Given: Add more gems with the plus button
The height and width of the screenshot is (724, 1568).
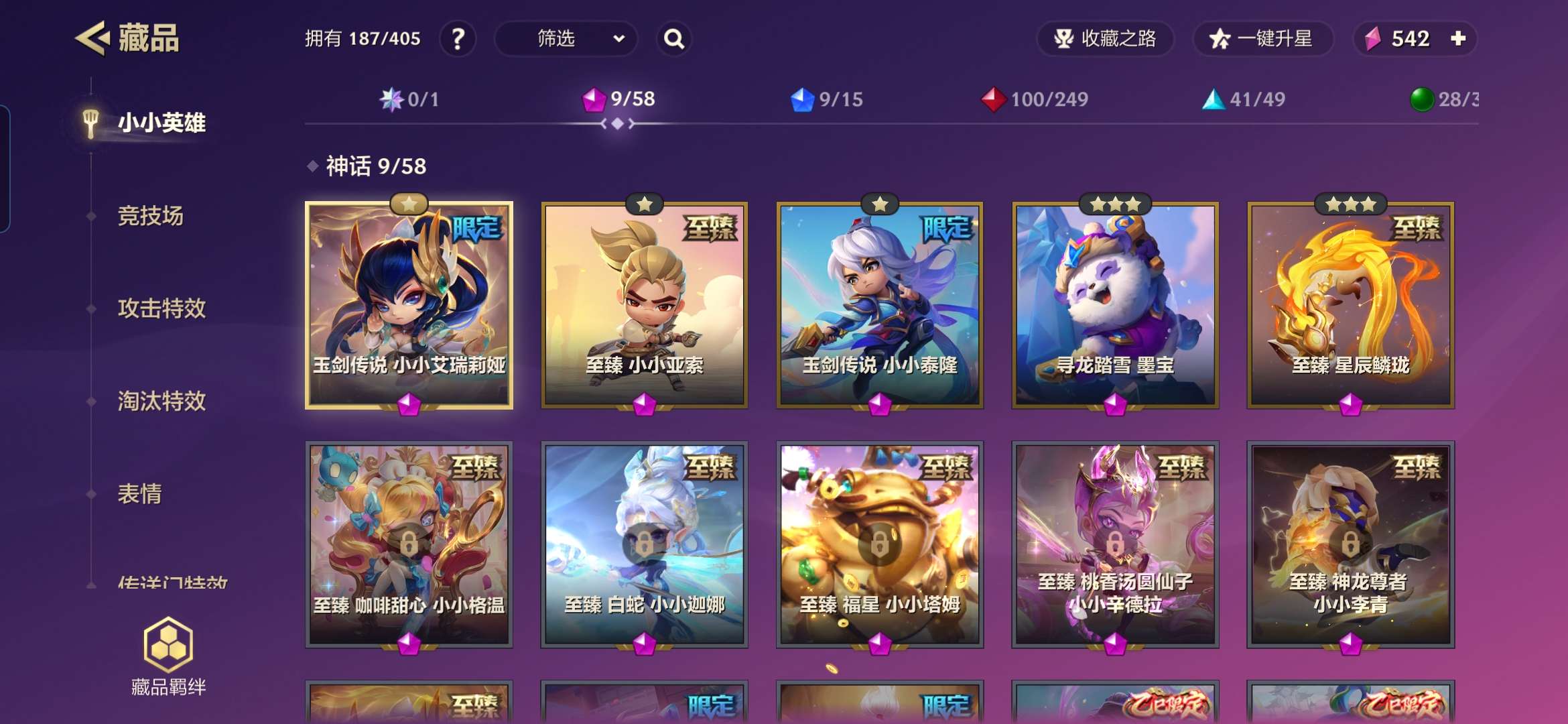Looking at the screenshot, I should pyautogui.click(x=1458, y=39).
